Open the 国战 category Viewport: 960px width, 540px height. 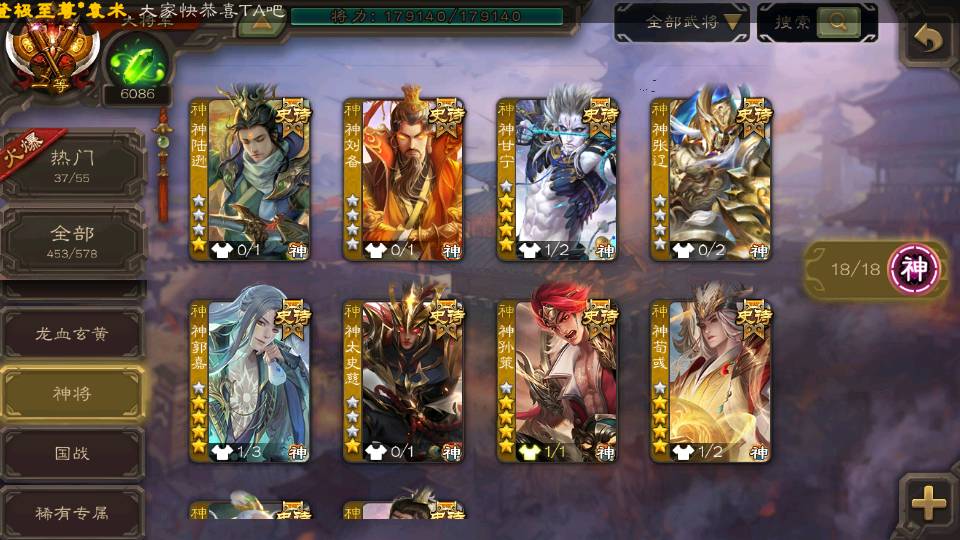tap(72, 453)
